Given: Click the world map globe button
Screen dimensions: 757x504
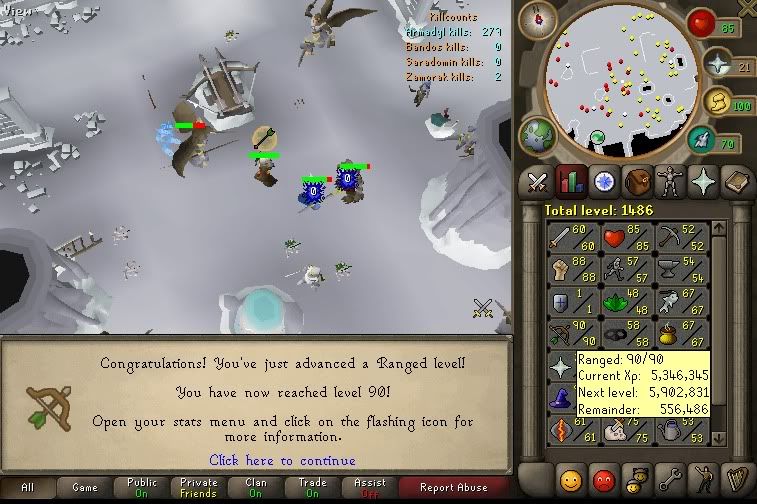Looking at the screenshot, I should [537, 135].
